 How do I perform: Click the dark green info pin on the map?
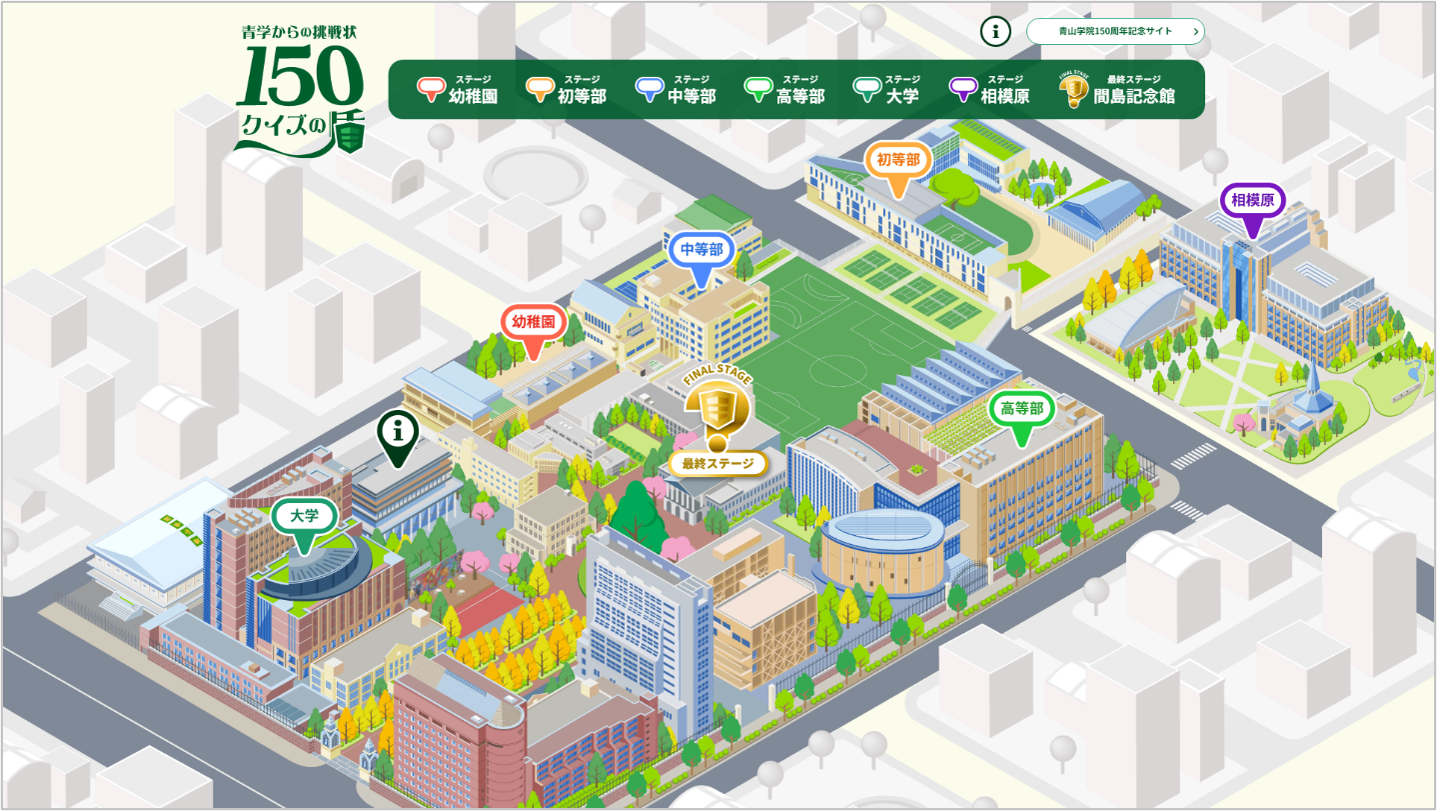(x=397, y=434)
